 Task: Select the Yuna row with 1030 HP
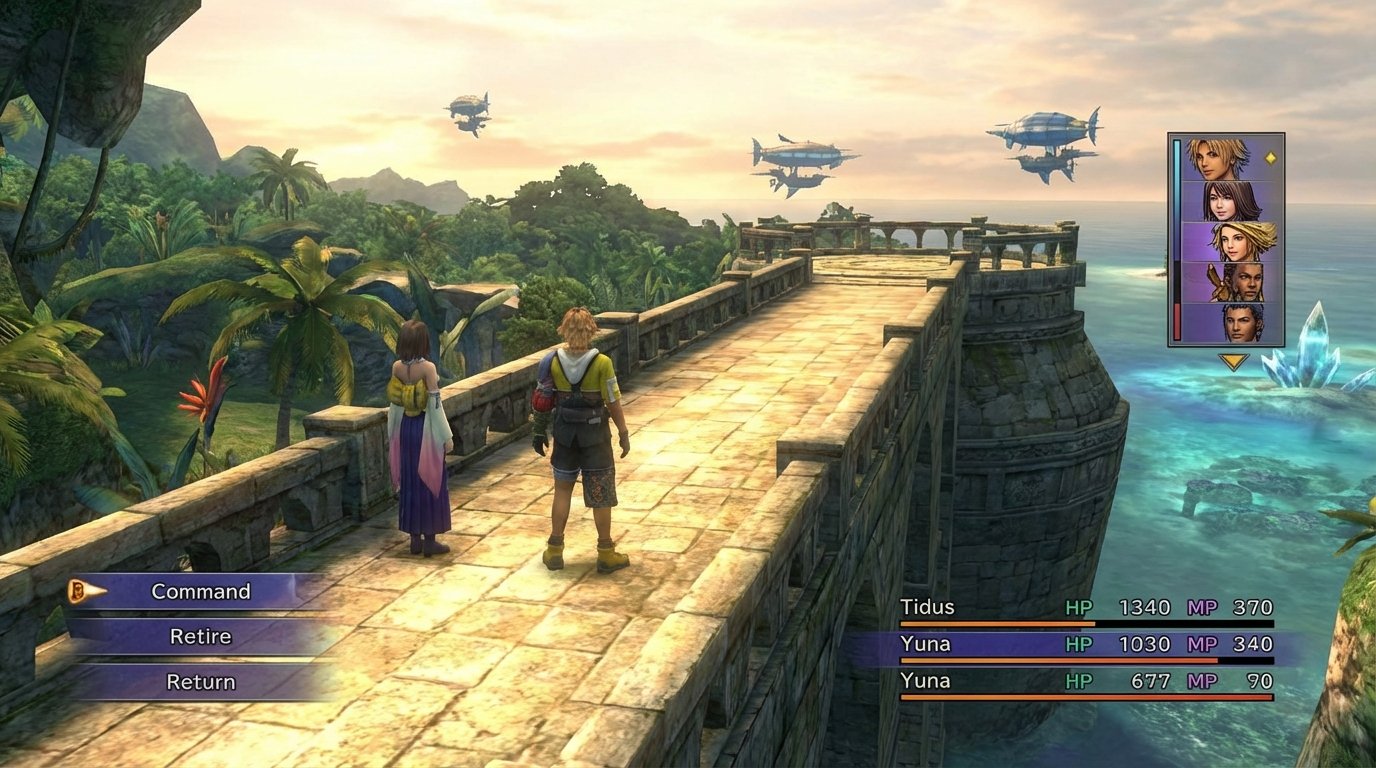point(1085,645)
